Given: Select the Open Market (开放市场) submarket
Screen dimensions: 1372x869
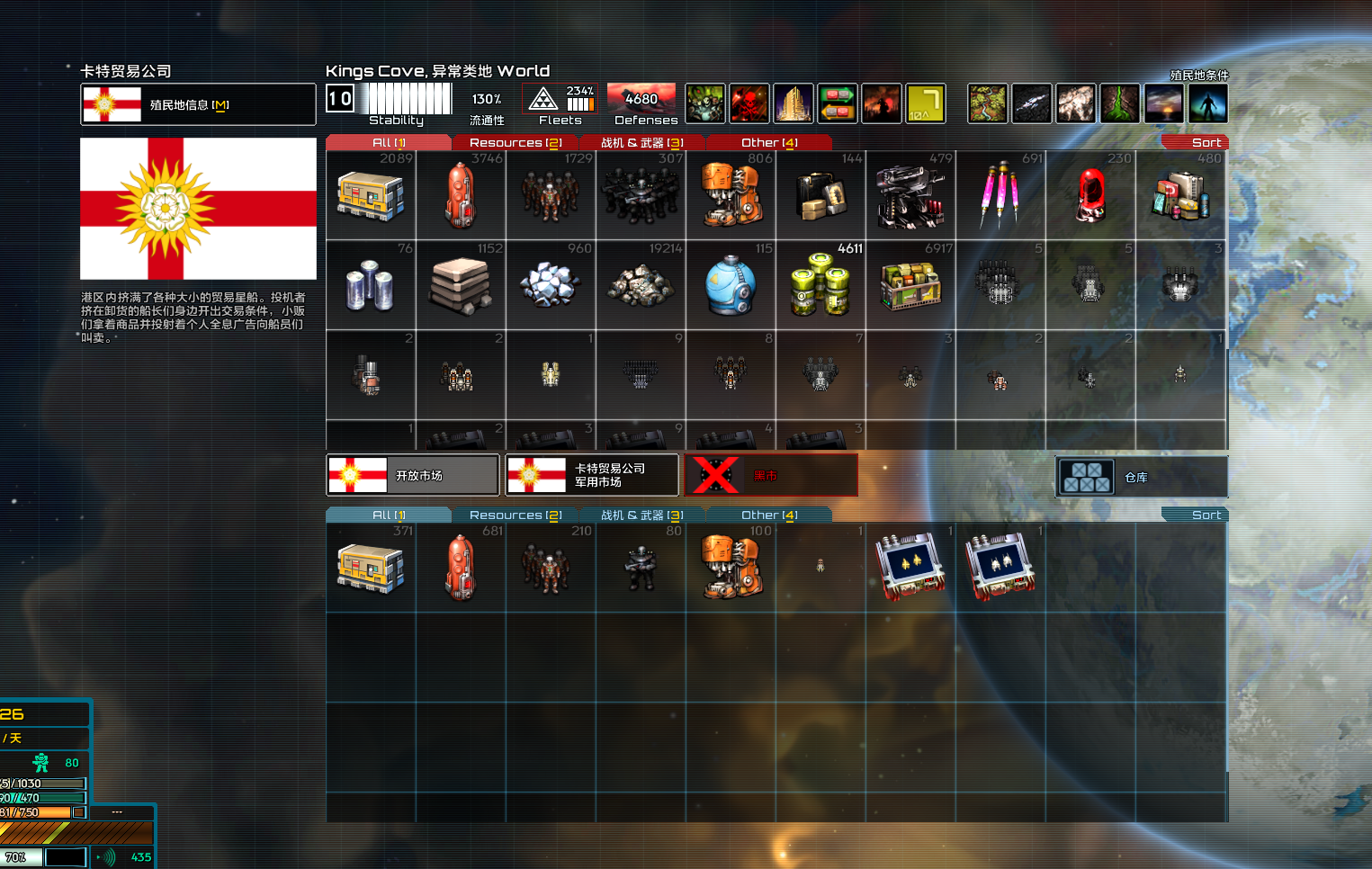Looking at the screenshot, I should [x=412, y=475].
